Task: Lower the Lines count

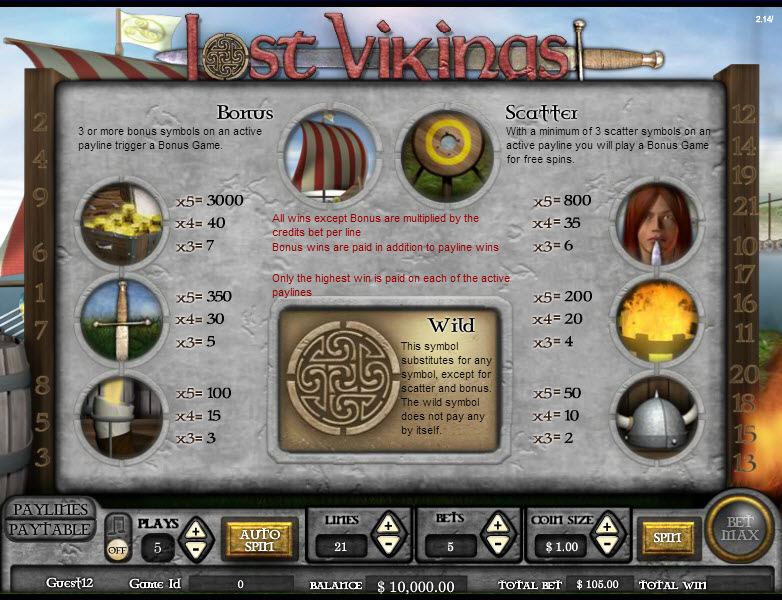Action: pyautogui.click(x=388, y=544)
